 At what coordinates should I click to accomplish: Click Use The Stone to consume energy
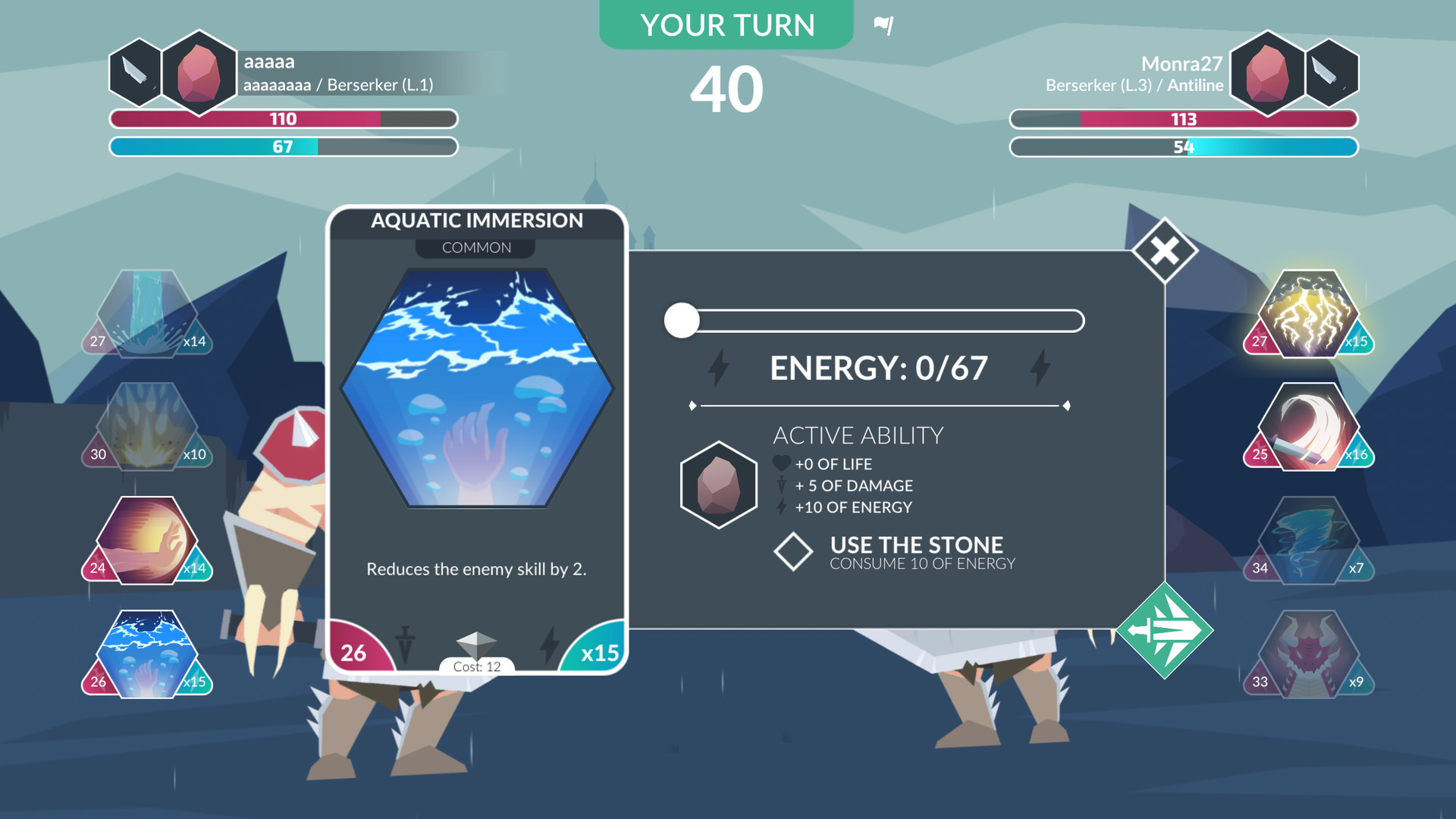(915, 551)
